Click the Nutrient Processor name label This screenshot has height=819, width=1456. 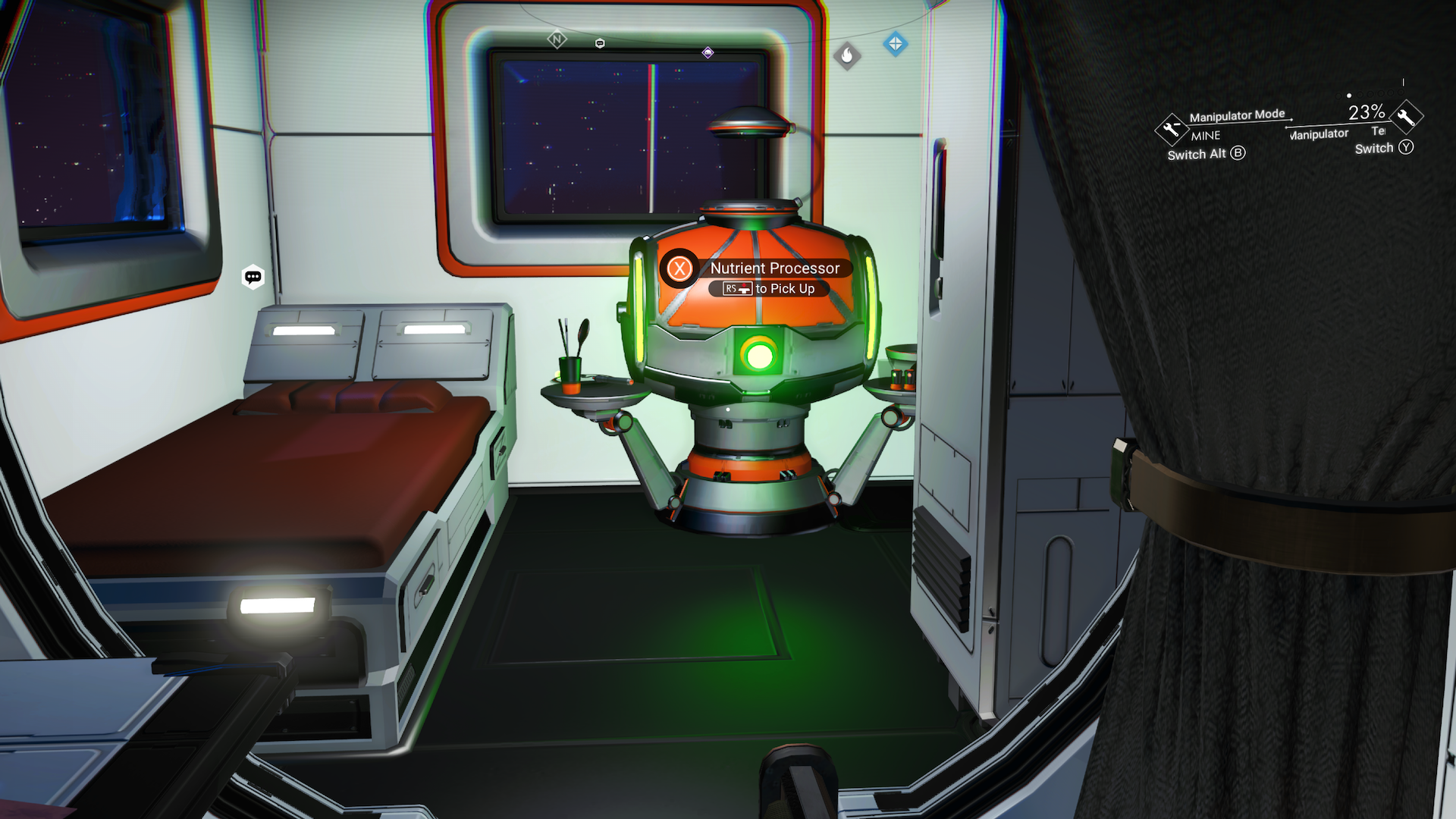[774, 268]
